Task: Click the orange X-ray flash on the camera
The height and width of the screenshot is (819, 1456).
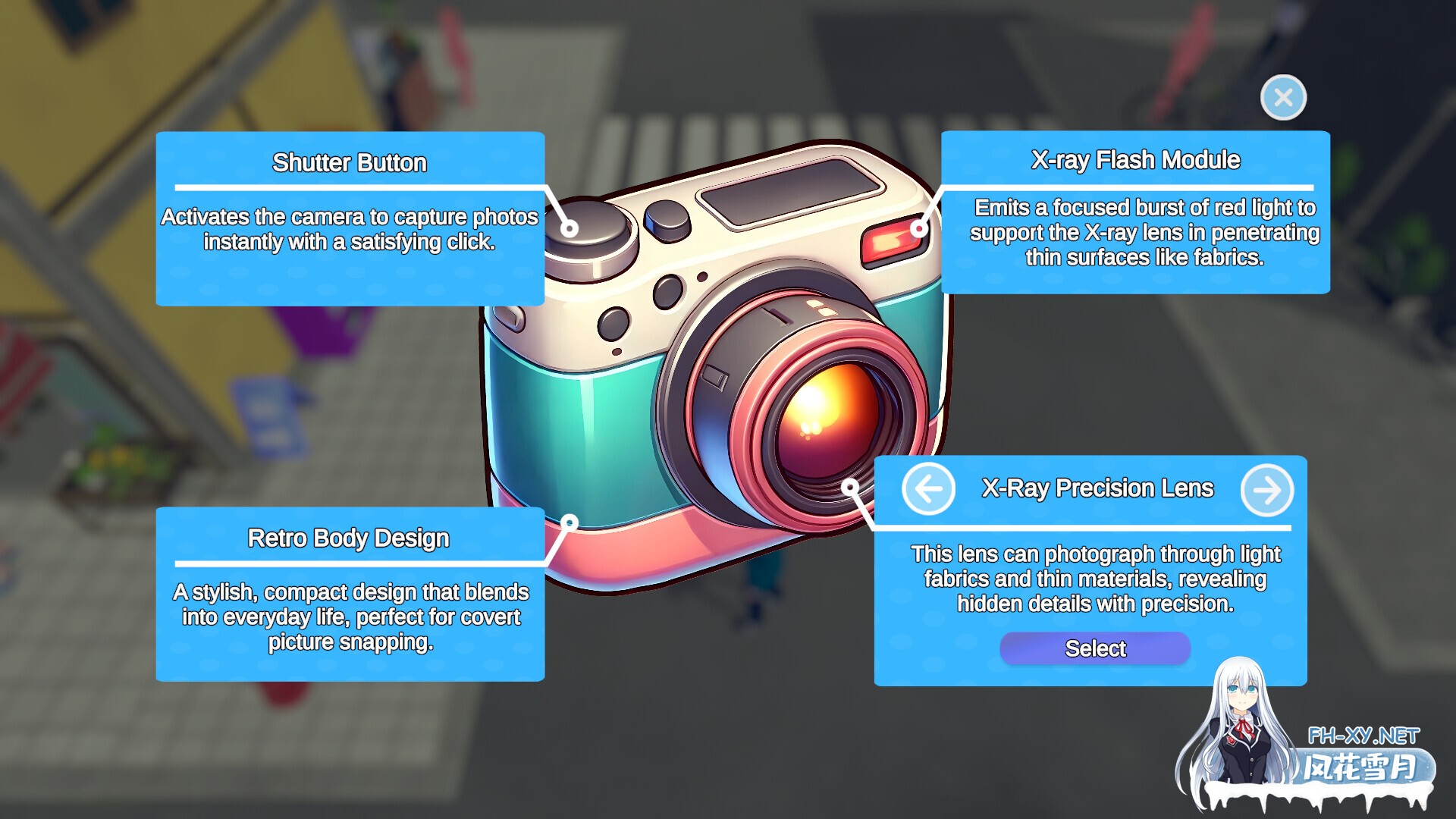Action: (887, 243)
